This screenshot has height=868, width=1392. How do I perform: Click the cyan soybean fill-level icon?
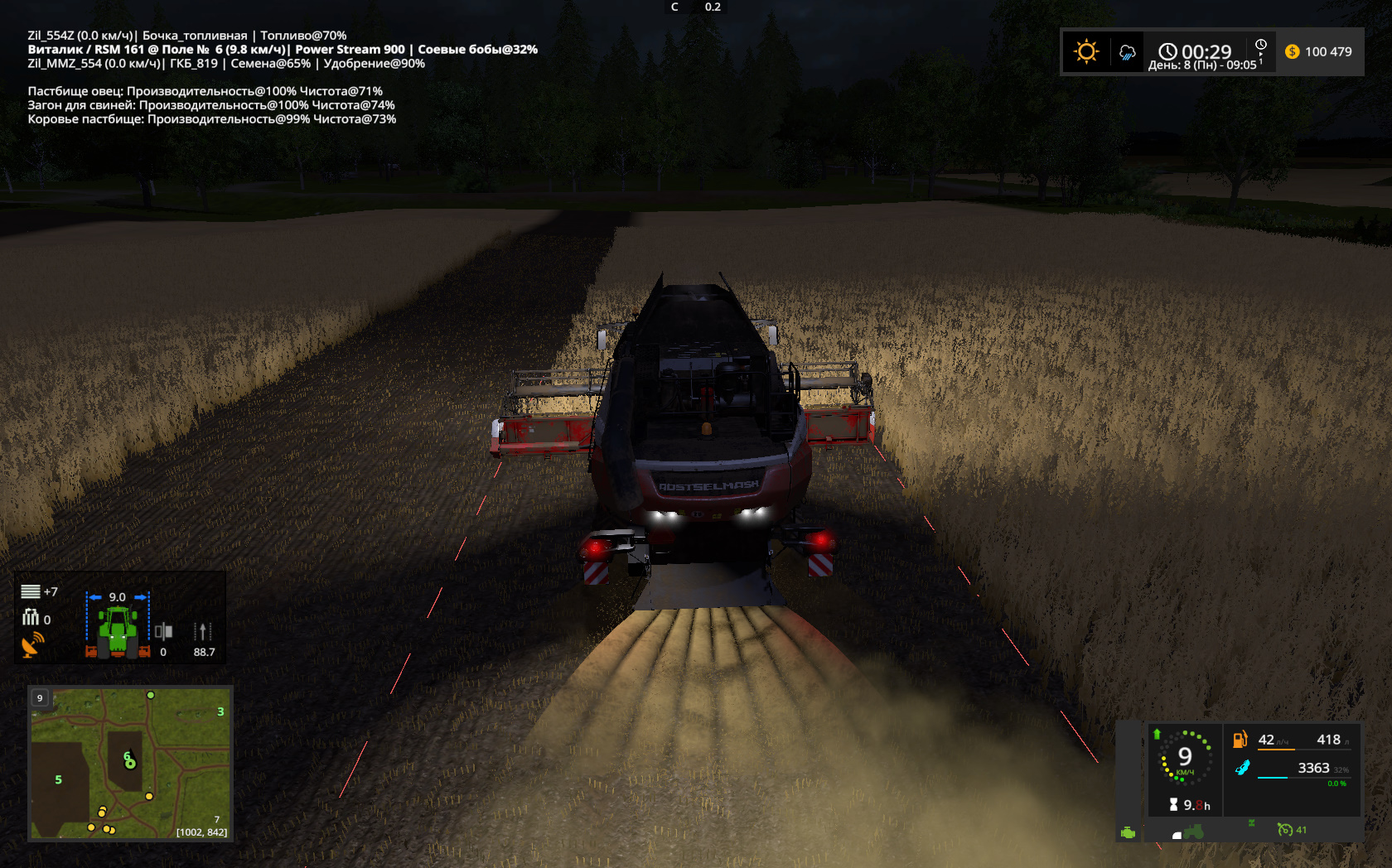click(1242, 768)
